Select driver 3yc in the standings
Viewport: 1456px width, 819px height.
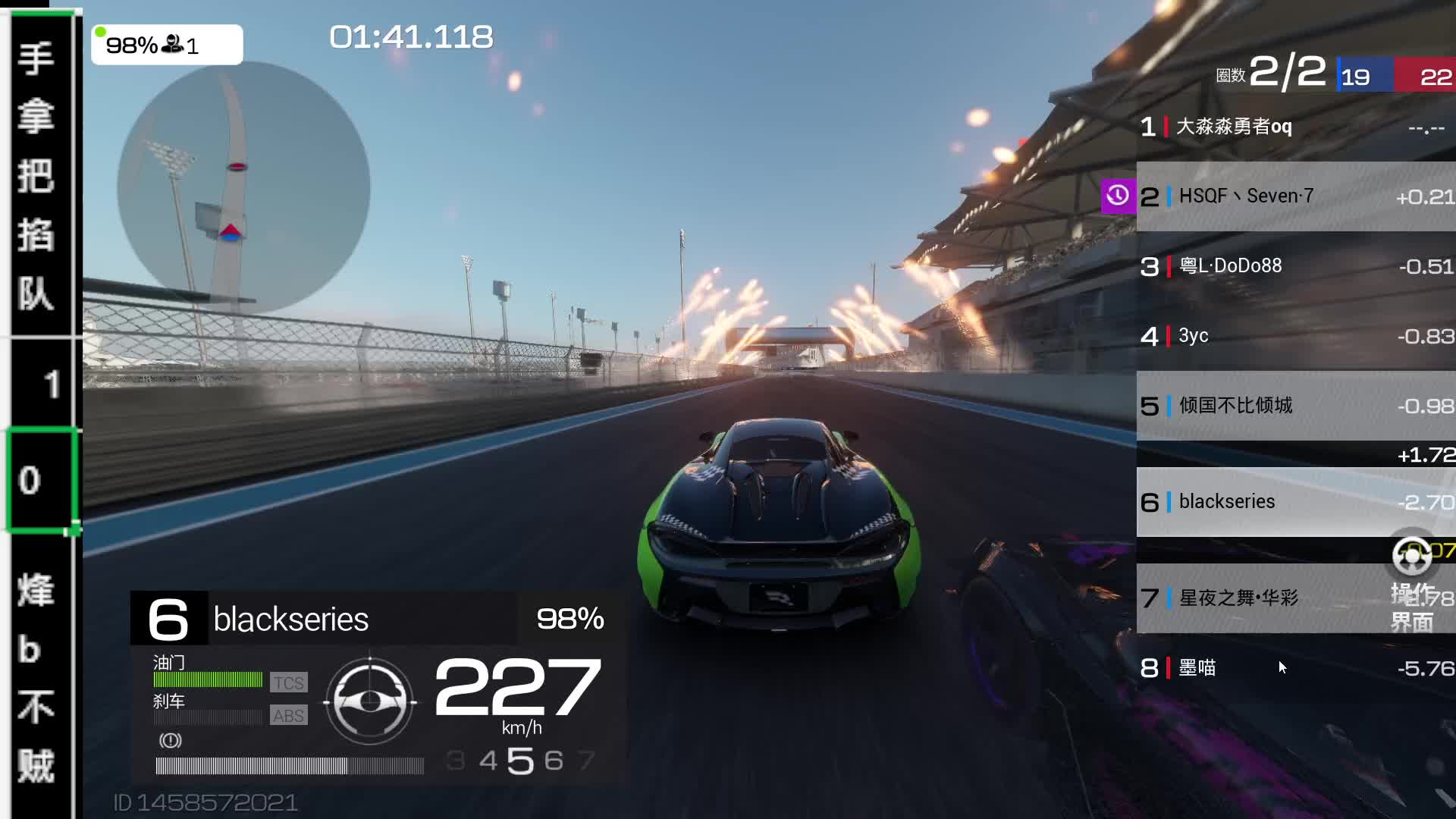click(x=1295, y=336)
